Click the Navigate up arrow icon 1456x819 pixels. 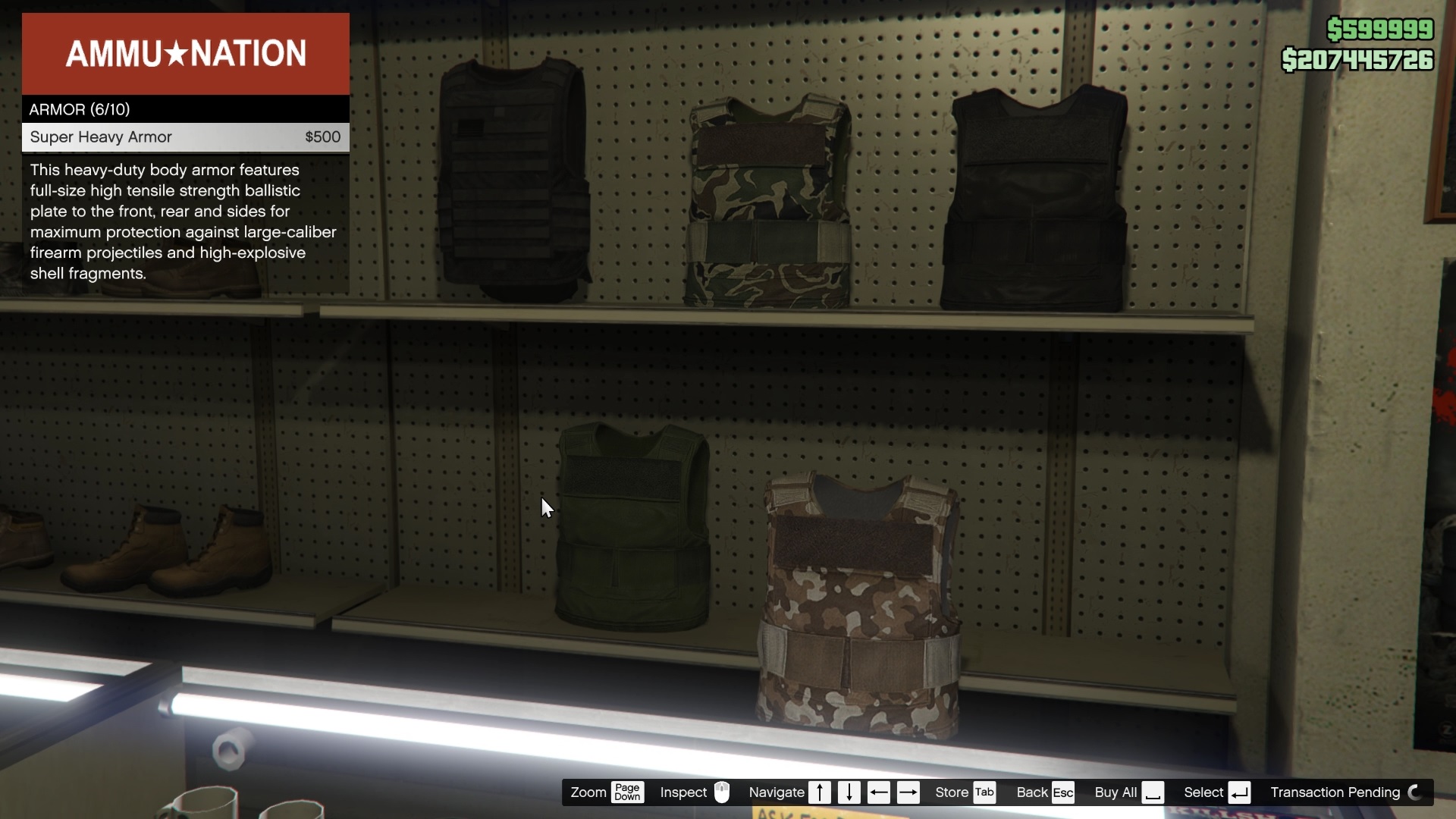[820, 792]
